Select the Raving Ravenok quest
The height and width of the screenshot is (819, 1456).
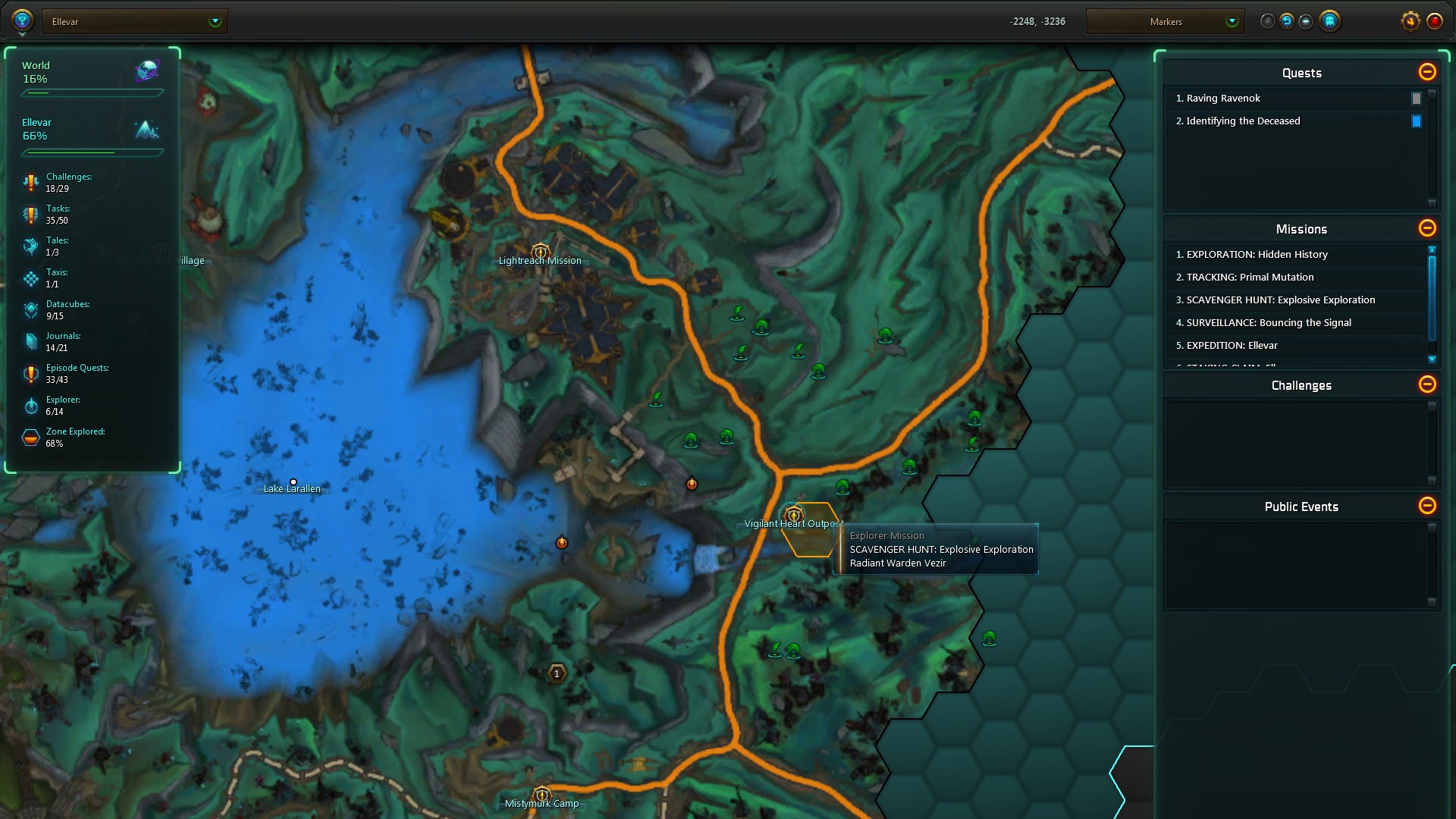(1222, 99)
